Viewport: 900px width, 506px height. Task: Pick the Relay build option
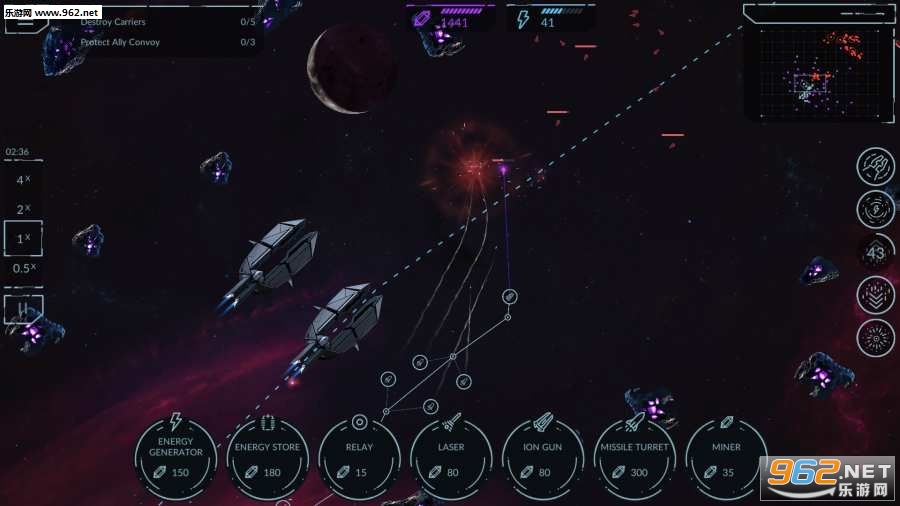point(359,457)
